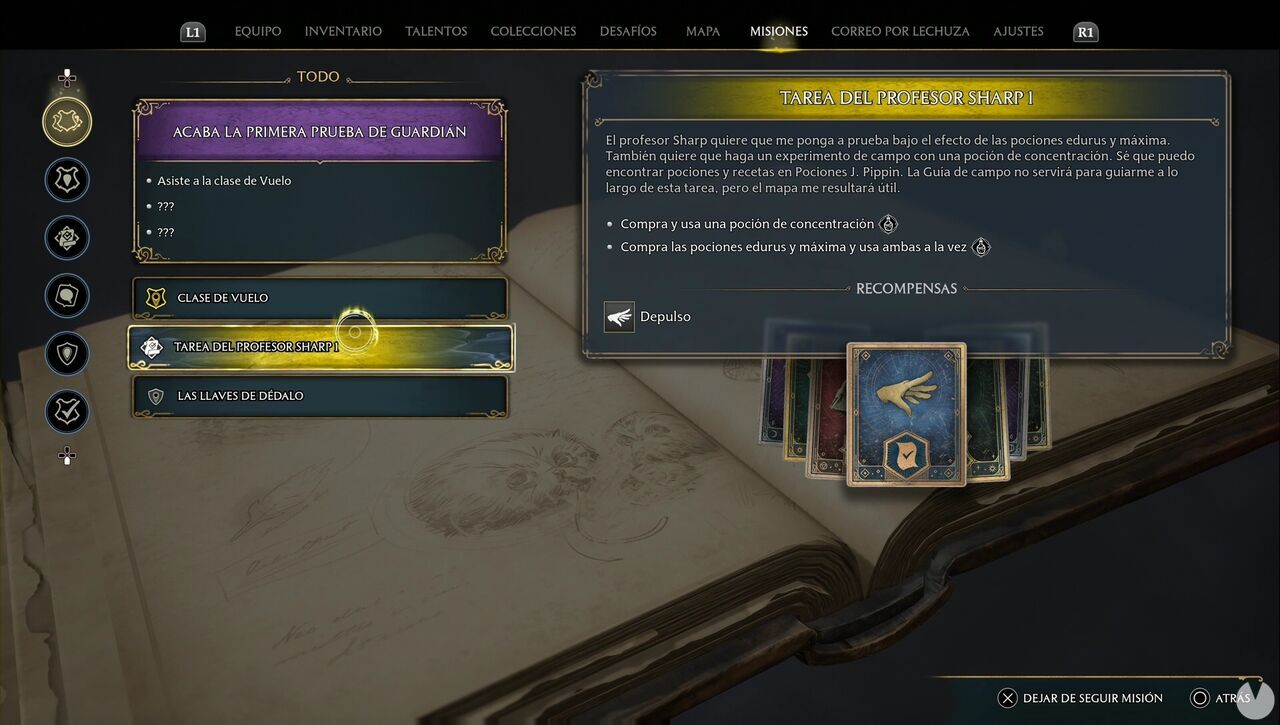Select the main quest filter shield icon
The height and width of the screenshot is (725, 1280).
tap(66, 179)
